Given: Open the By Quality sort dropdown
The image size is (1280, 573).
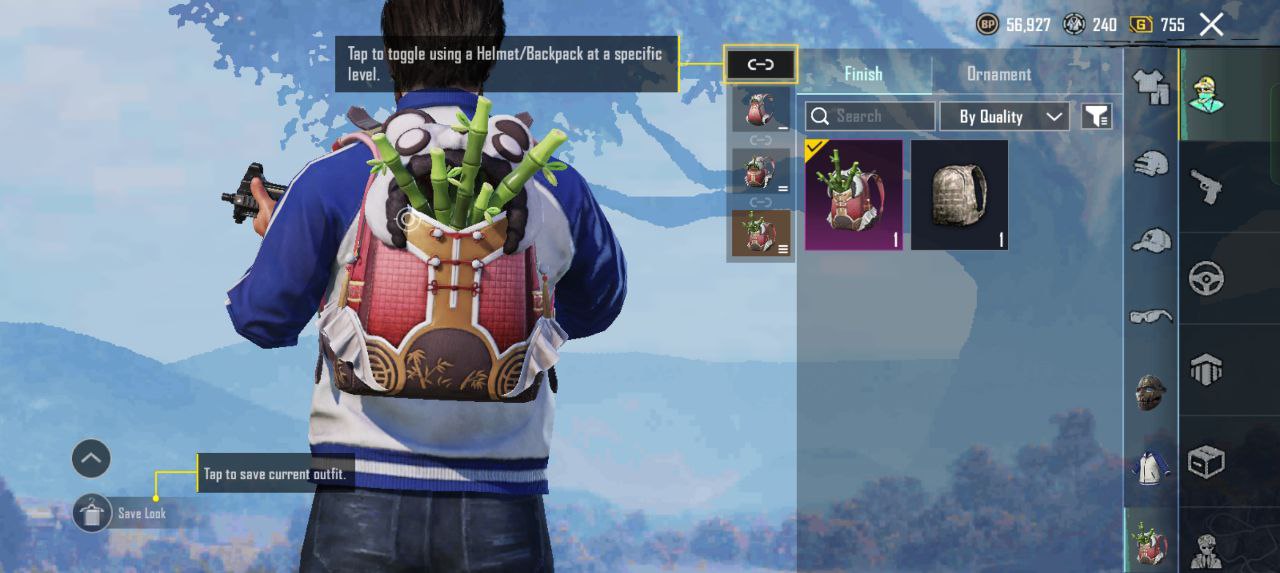Looking at the screenshot, I should tap(1004, 117).
